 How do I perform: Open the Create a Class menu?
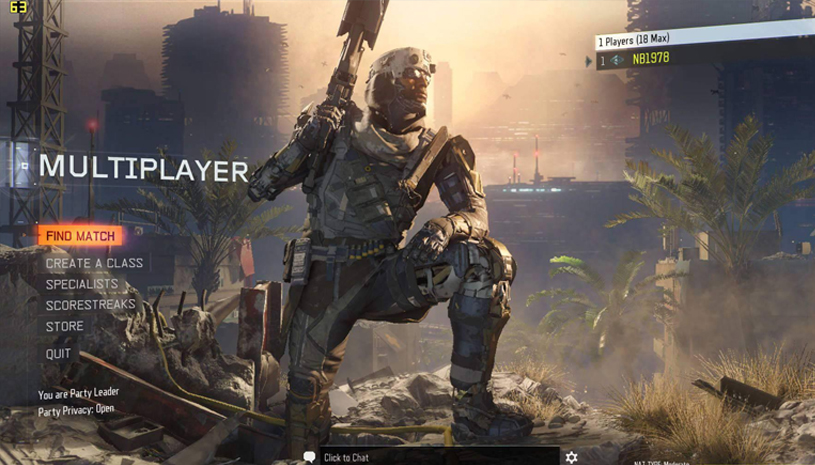click(94, 263)
